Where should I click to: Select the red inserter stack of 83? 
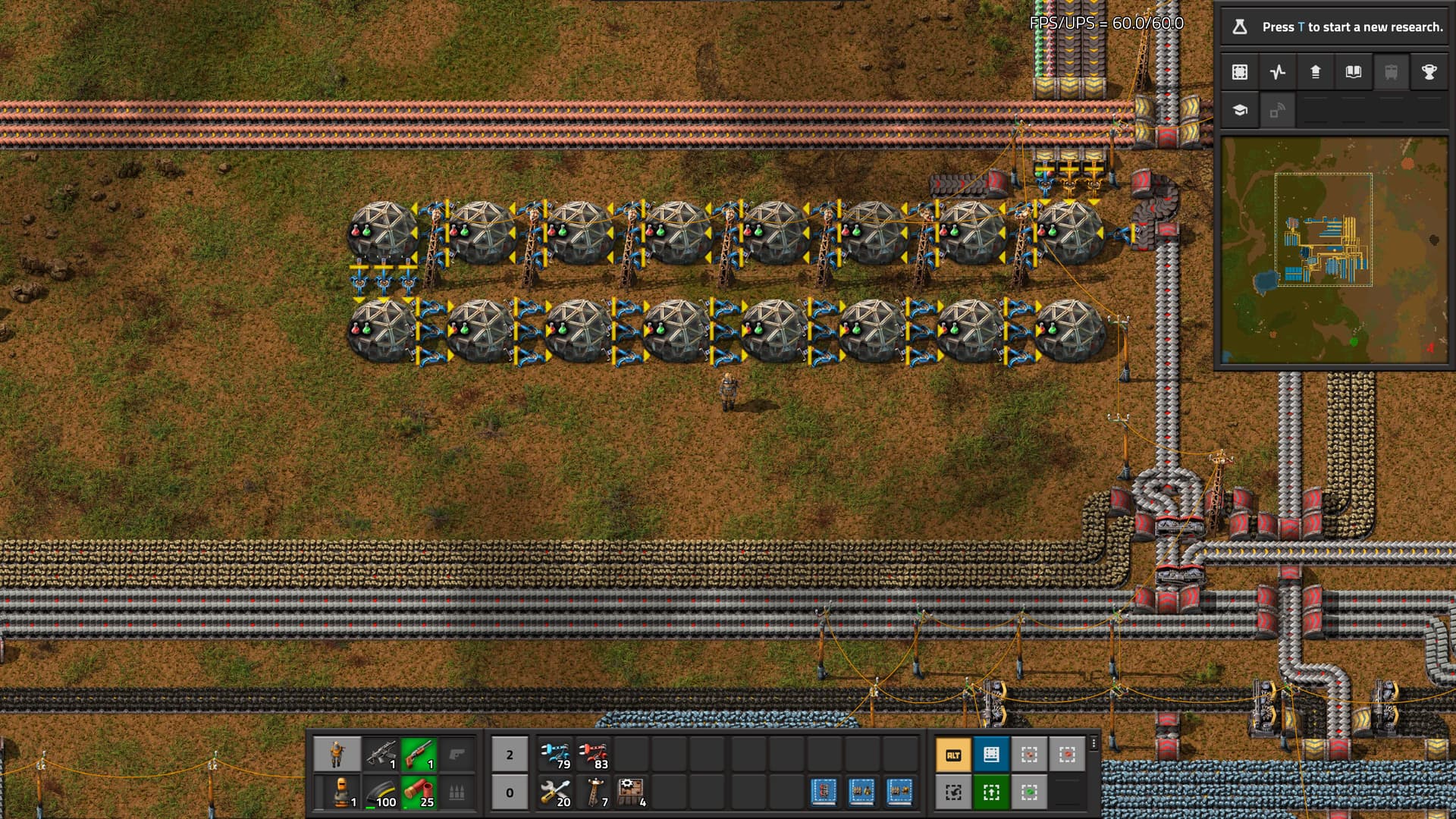(x=594, y=755)
